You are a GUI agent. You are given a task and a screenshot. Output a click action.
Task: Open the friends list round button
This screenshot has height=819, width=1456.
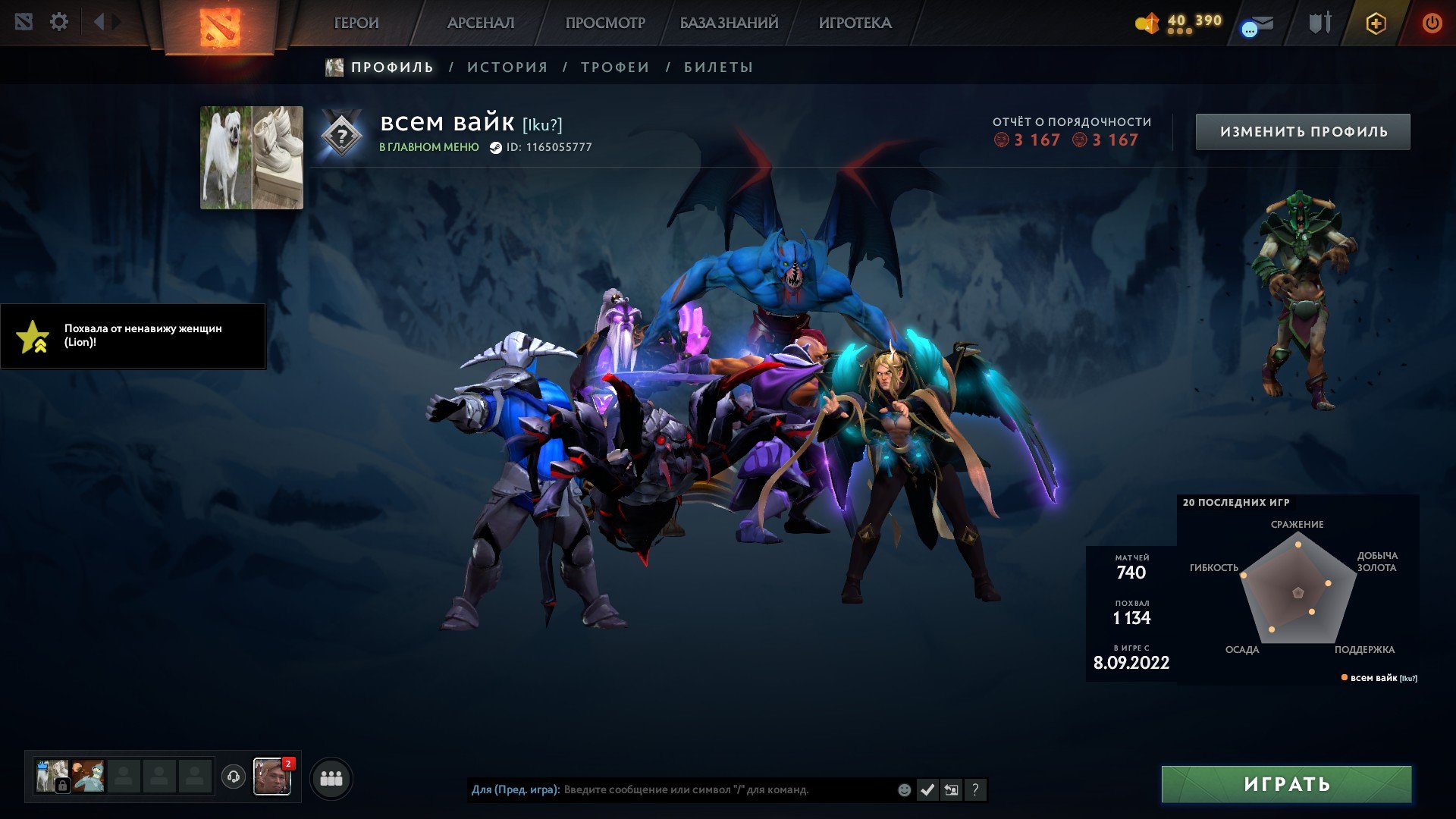pyautogui.click(x=331, y=779)
